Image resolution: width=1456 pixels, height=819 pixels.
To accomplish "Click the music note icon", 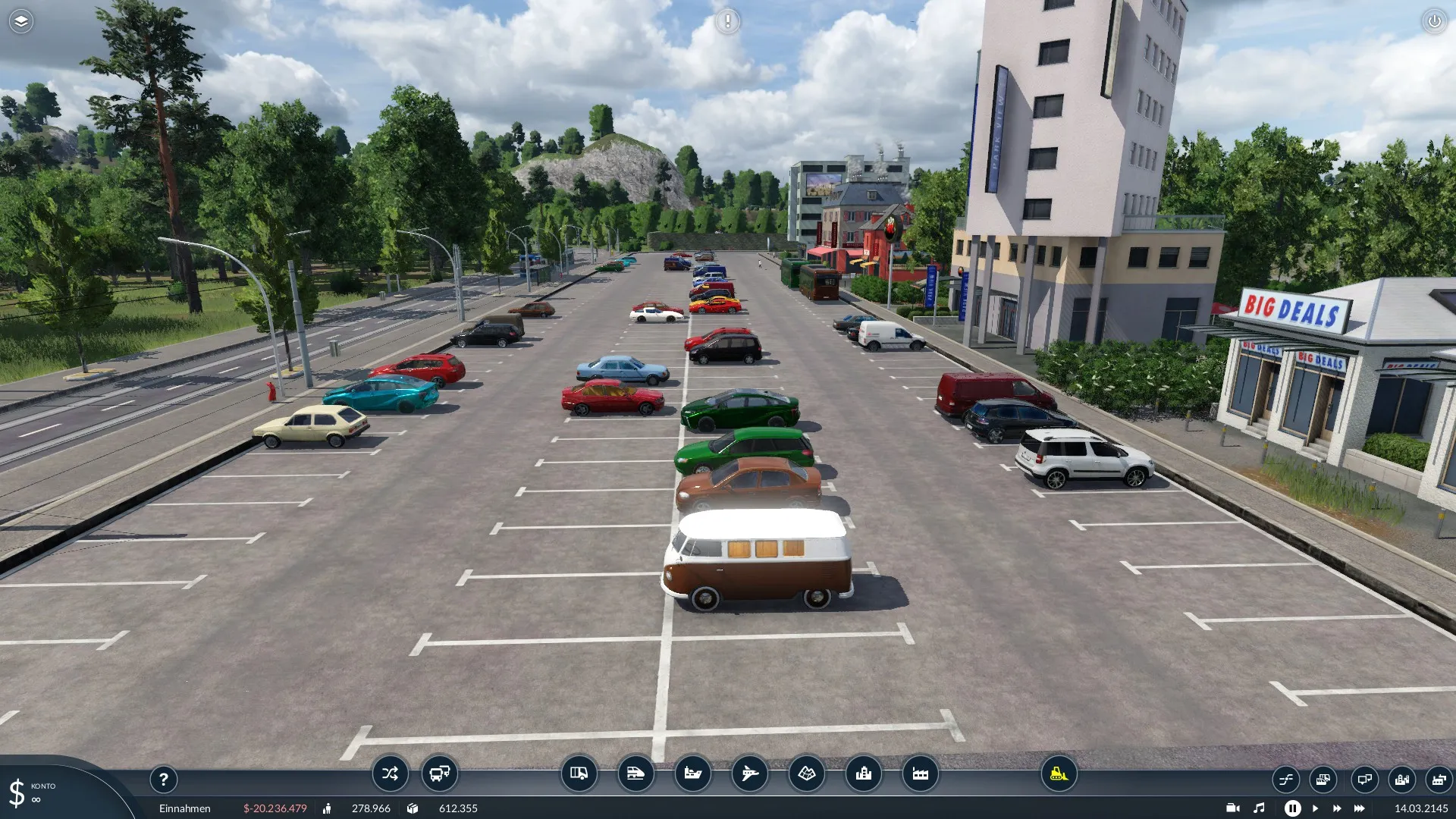I will (x=1259, y=808).
